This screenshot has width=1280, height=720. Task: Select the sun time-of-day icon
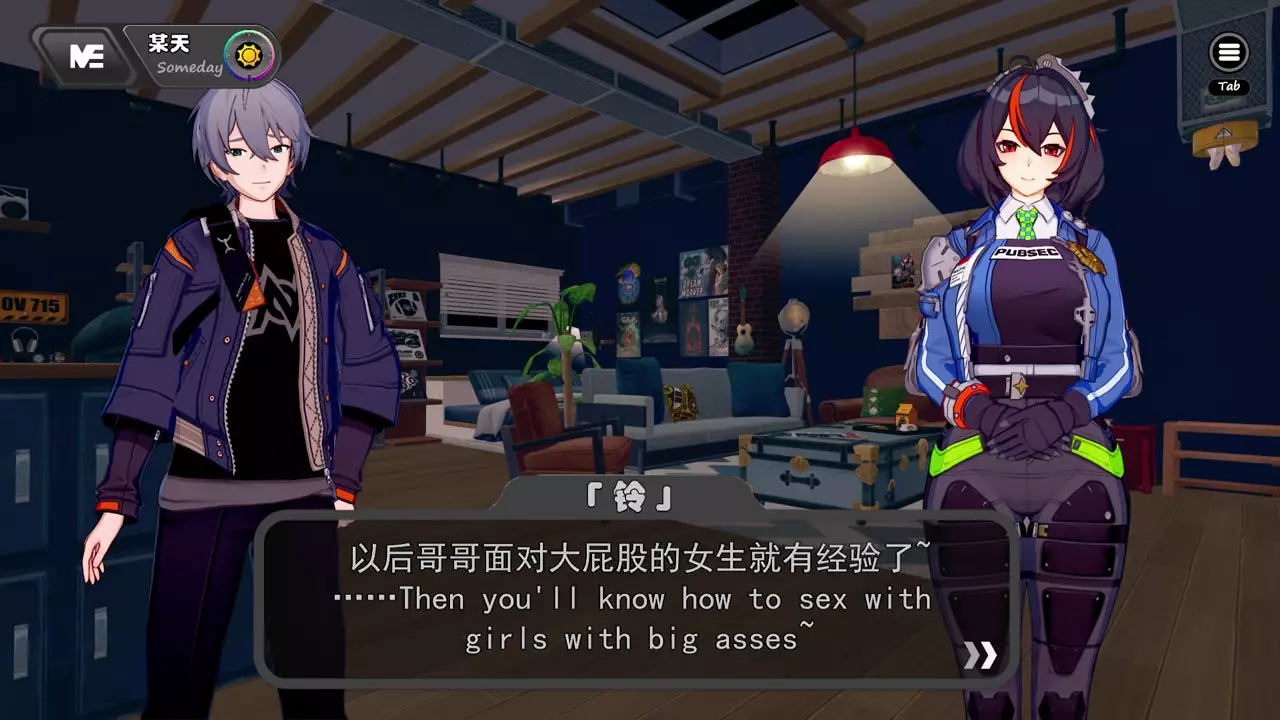(x=244, y=54)
